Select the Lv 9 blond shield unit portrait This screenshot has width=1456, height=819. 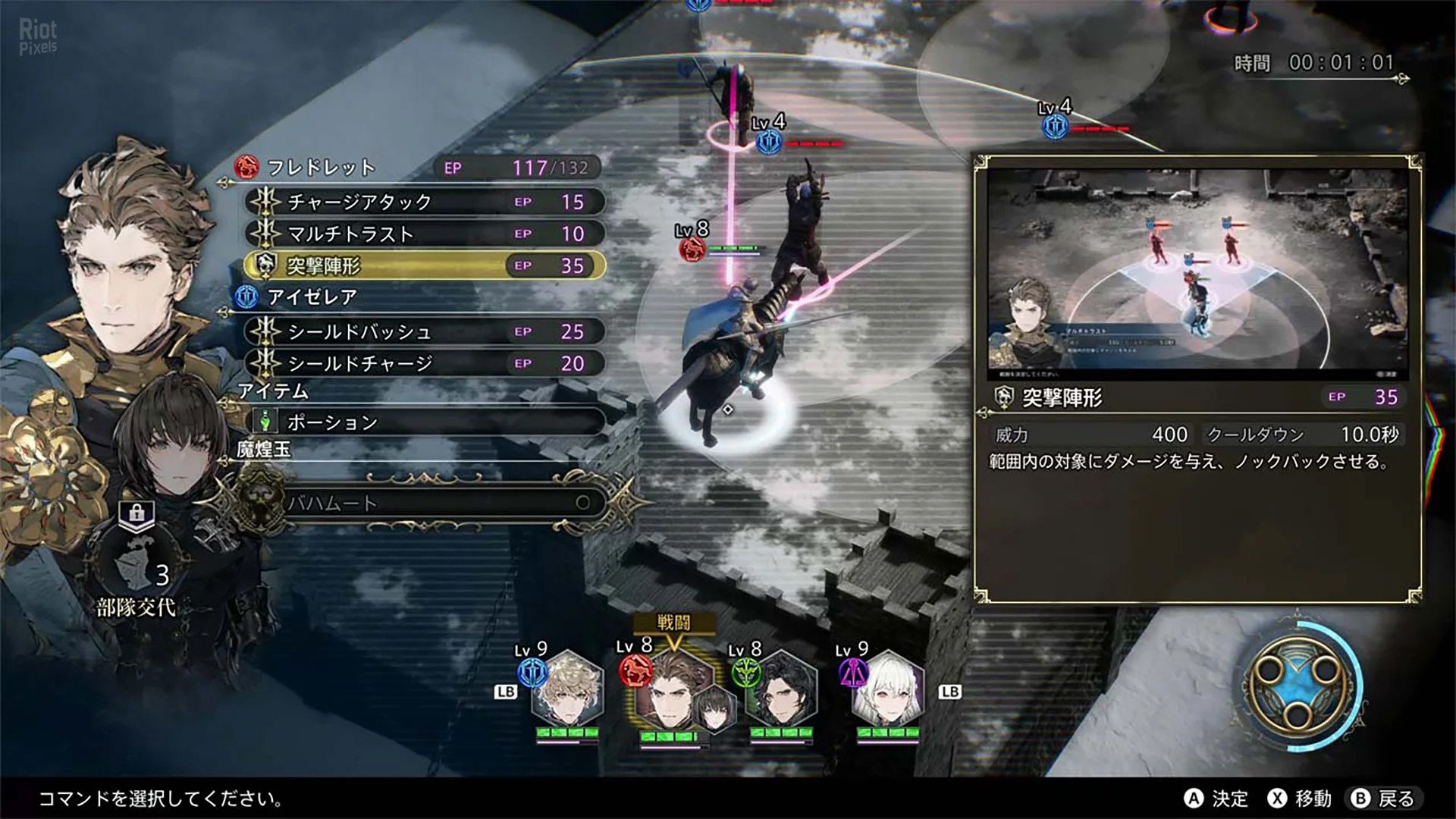click(566, 692)
